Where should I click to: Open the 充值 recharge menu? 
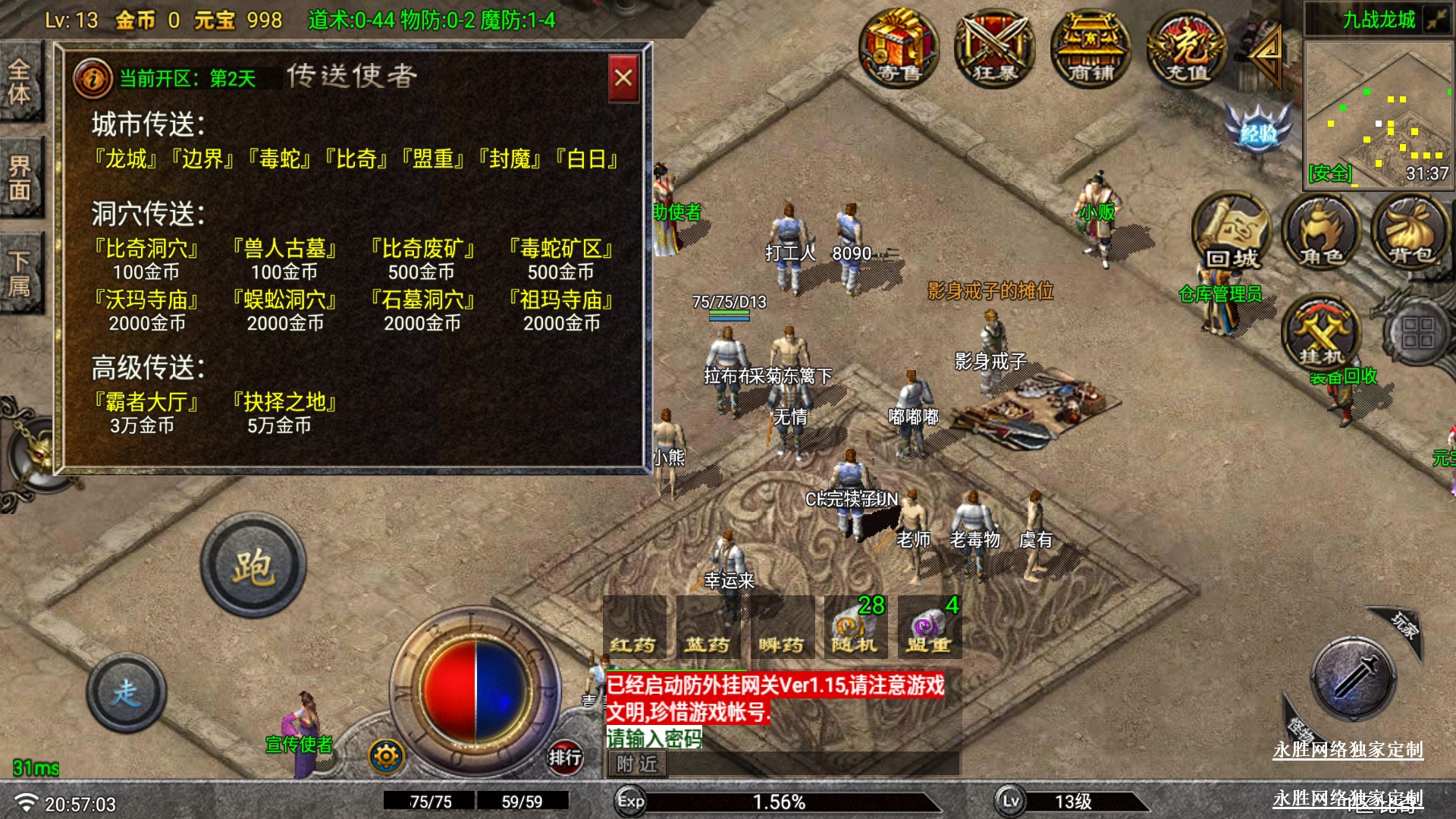1186,48
